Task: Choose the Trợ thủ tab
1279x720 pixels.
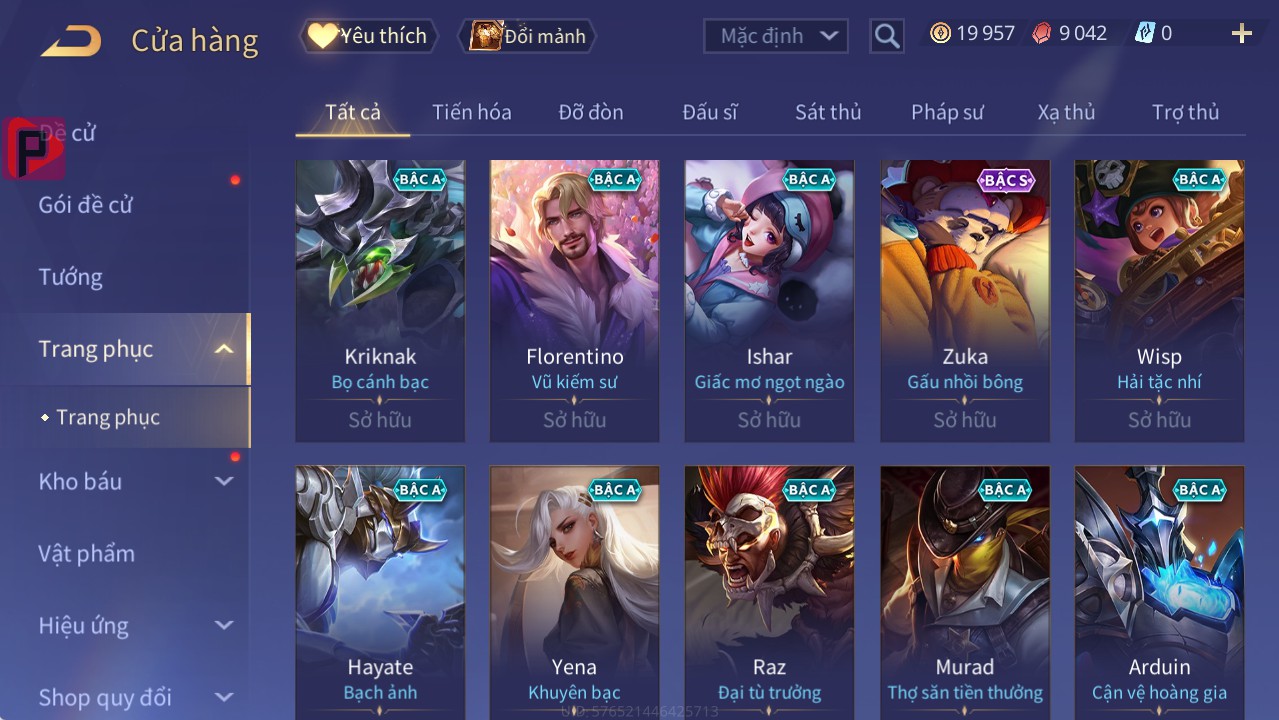Action: pyautogui.click(x=1185, y=112)
